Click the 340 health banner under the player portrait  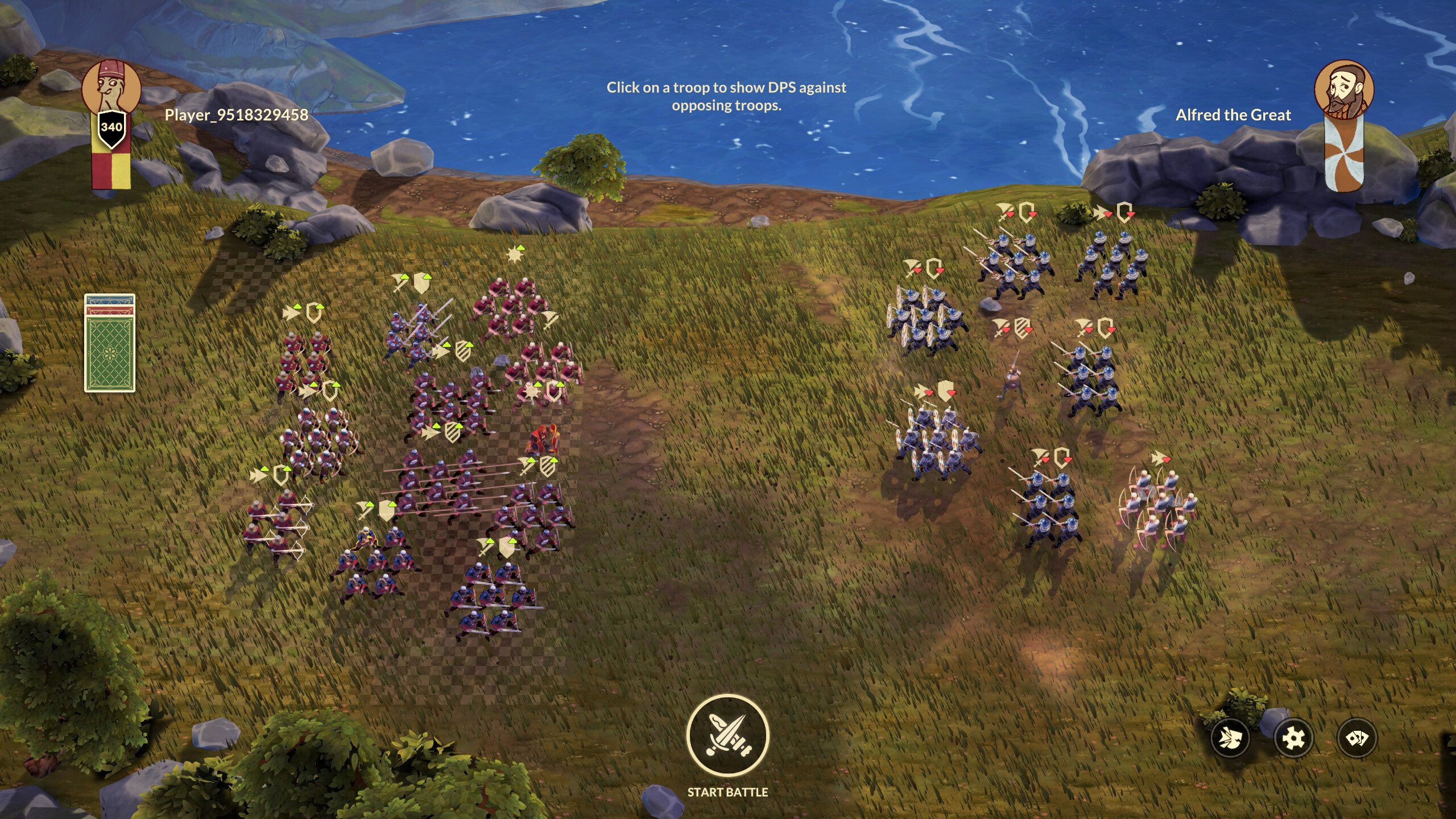point(113,126)
